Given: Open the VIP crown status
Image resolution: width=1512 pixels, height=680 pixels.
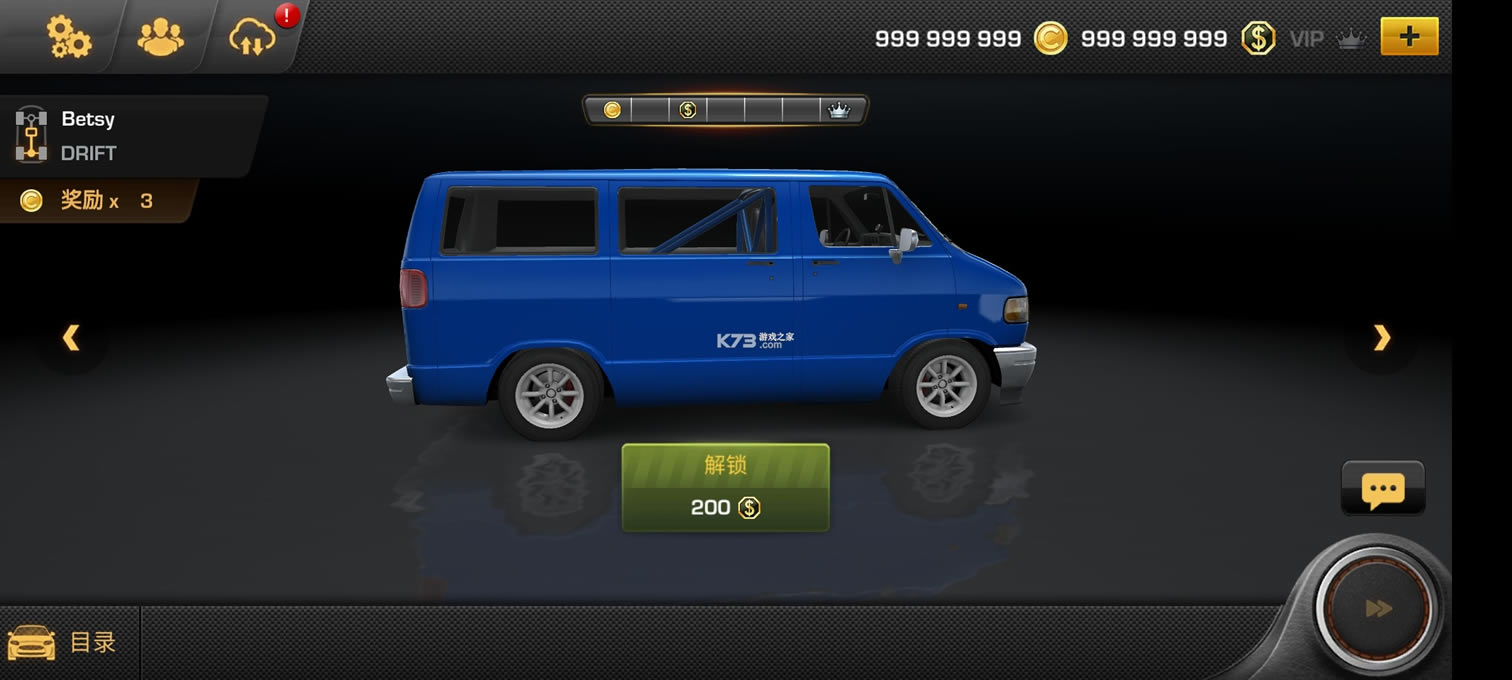Looking at the screenshot, I should coord(1327,39).
